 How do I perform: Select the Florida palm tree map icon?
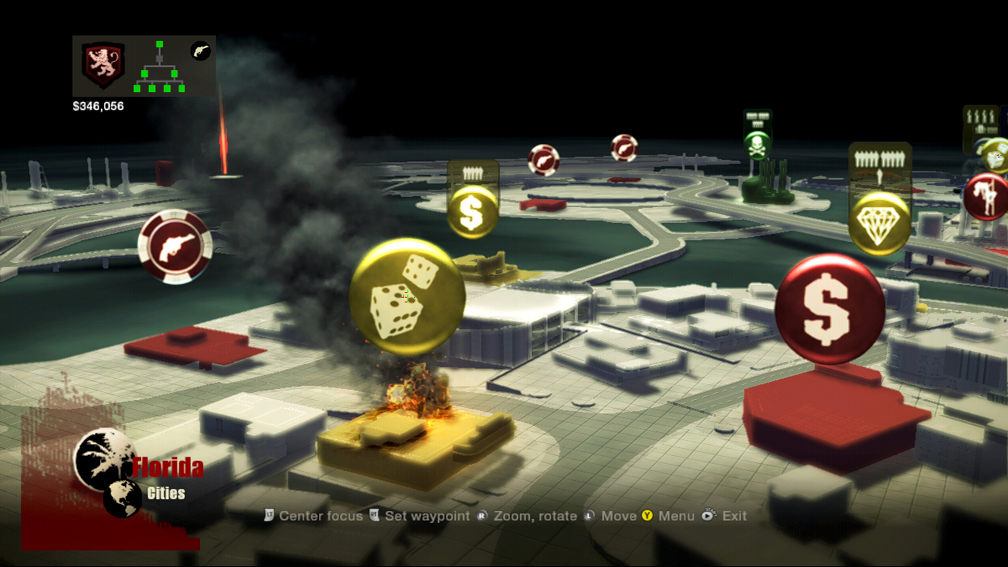(104, 459)
